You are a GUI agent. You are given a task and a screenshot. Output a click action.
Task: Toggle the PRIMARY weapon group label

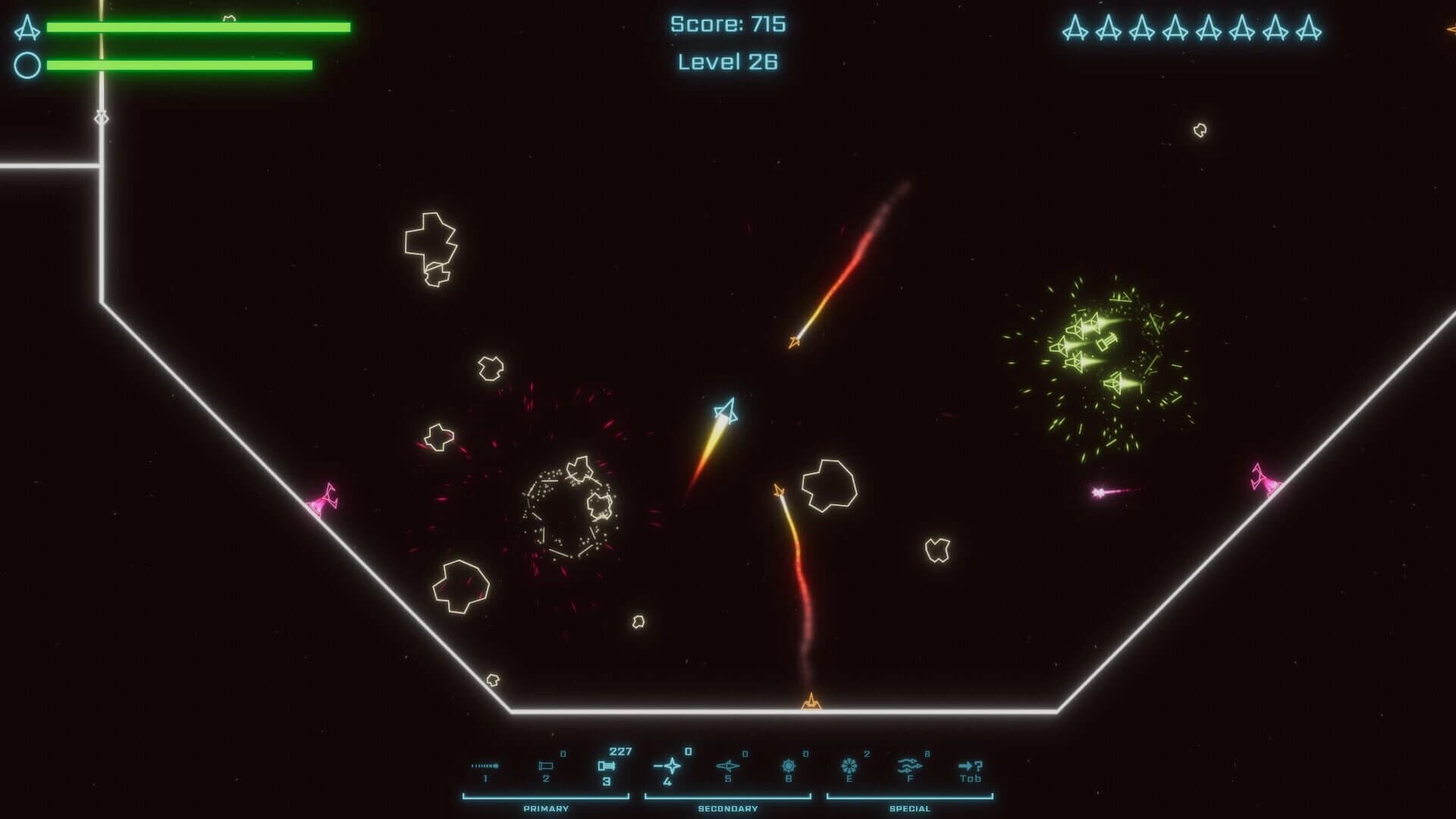click(544, 808)
